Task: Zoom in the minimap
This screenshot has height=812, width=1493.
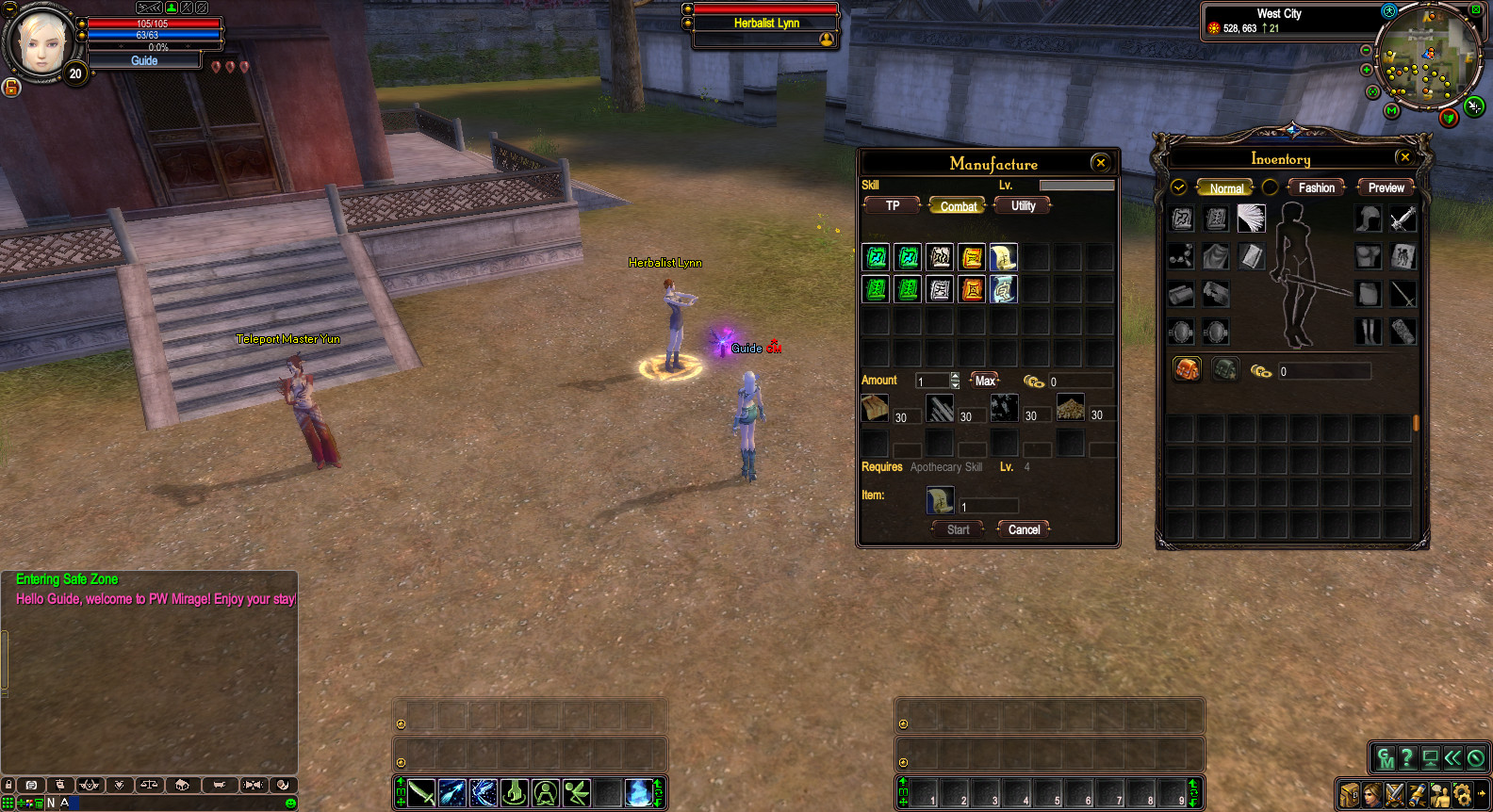Action: tap(1367, 70)
